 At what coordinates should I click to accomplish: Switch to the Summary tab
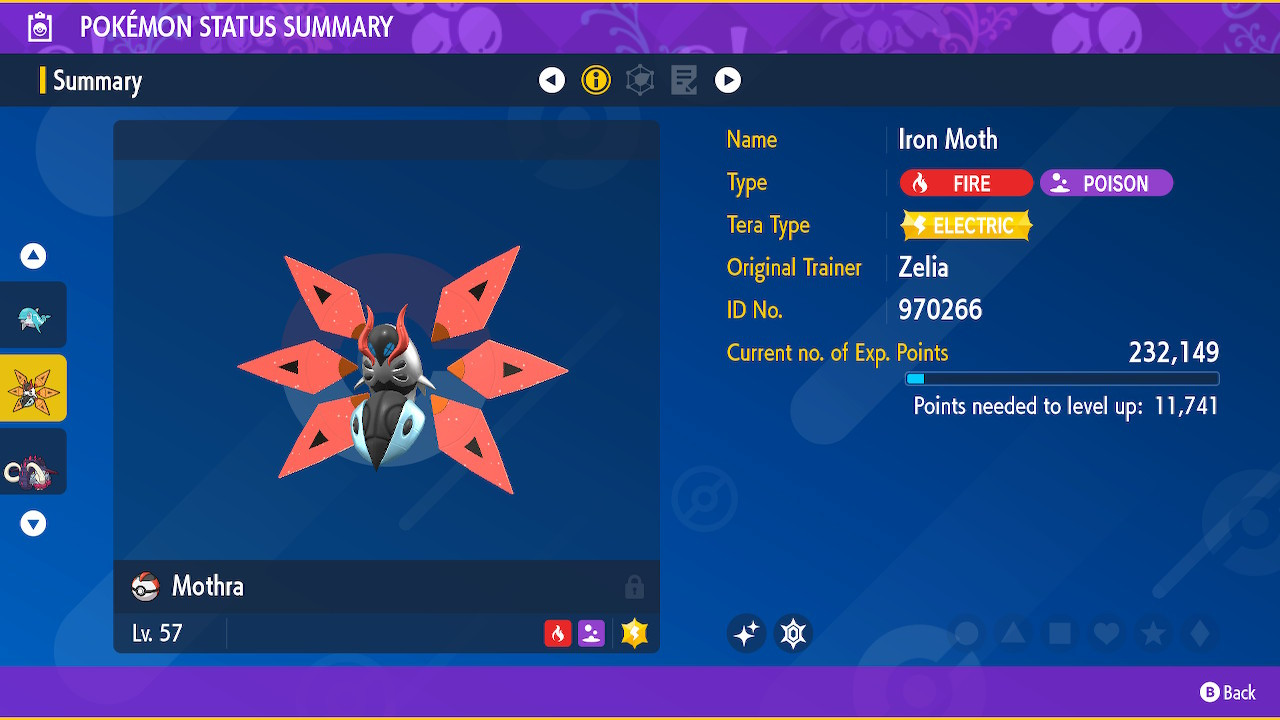(x=97, y=80)
